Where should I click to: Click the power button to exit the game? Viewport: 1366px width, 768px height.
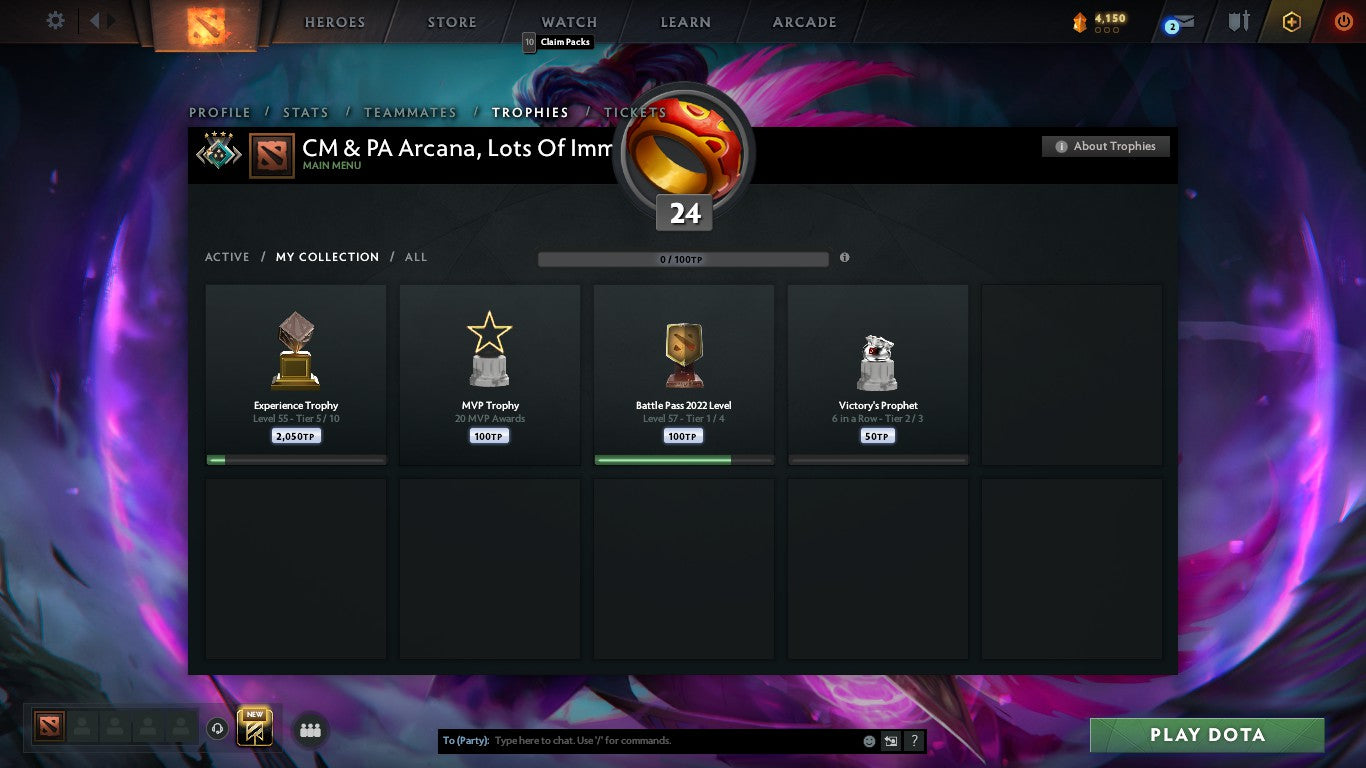[1344, 20]
